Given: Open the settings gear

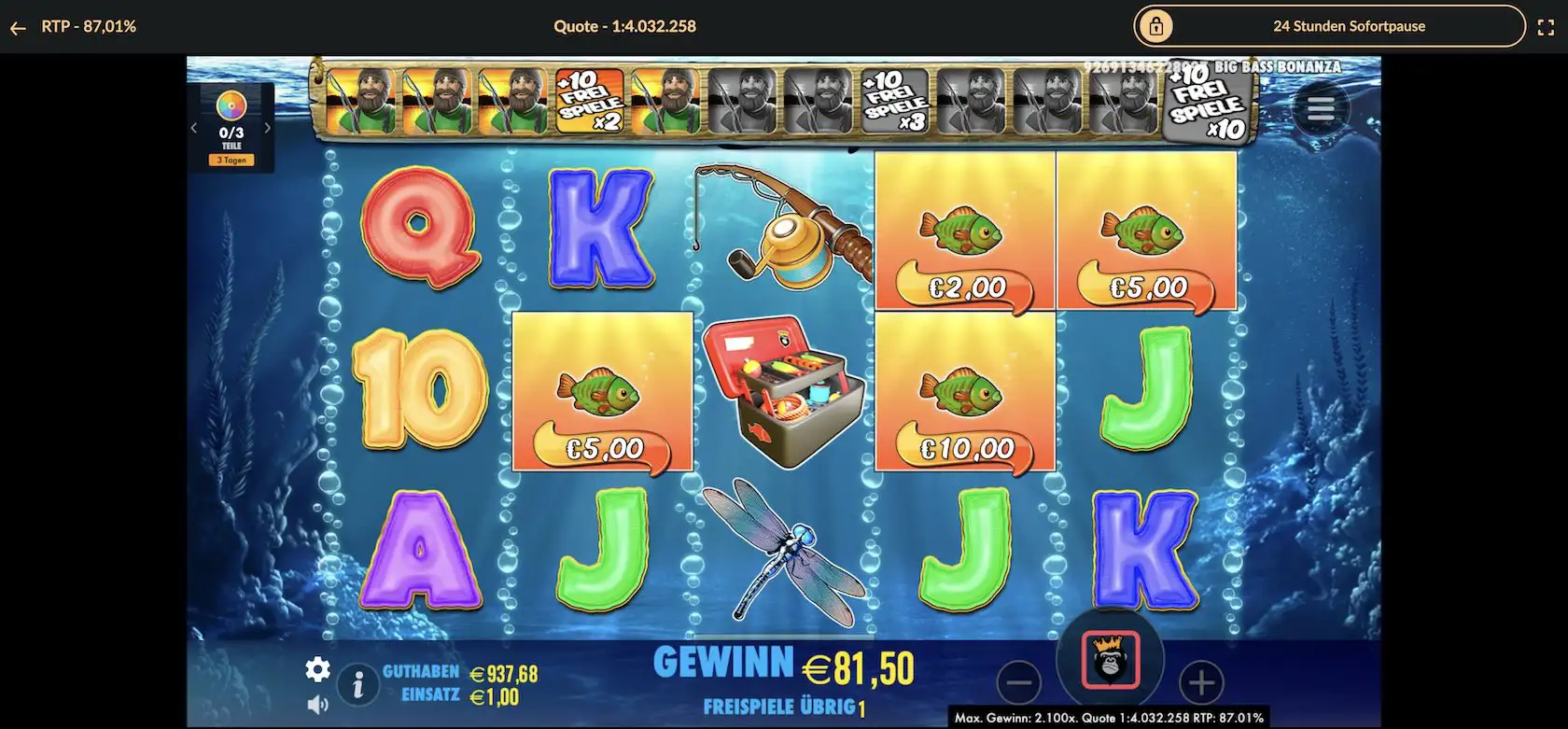Looking at the screenshot, I should 318,670.
